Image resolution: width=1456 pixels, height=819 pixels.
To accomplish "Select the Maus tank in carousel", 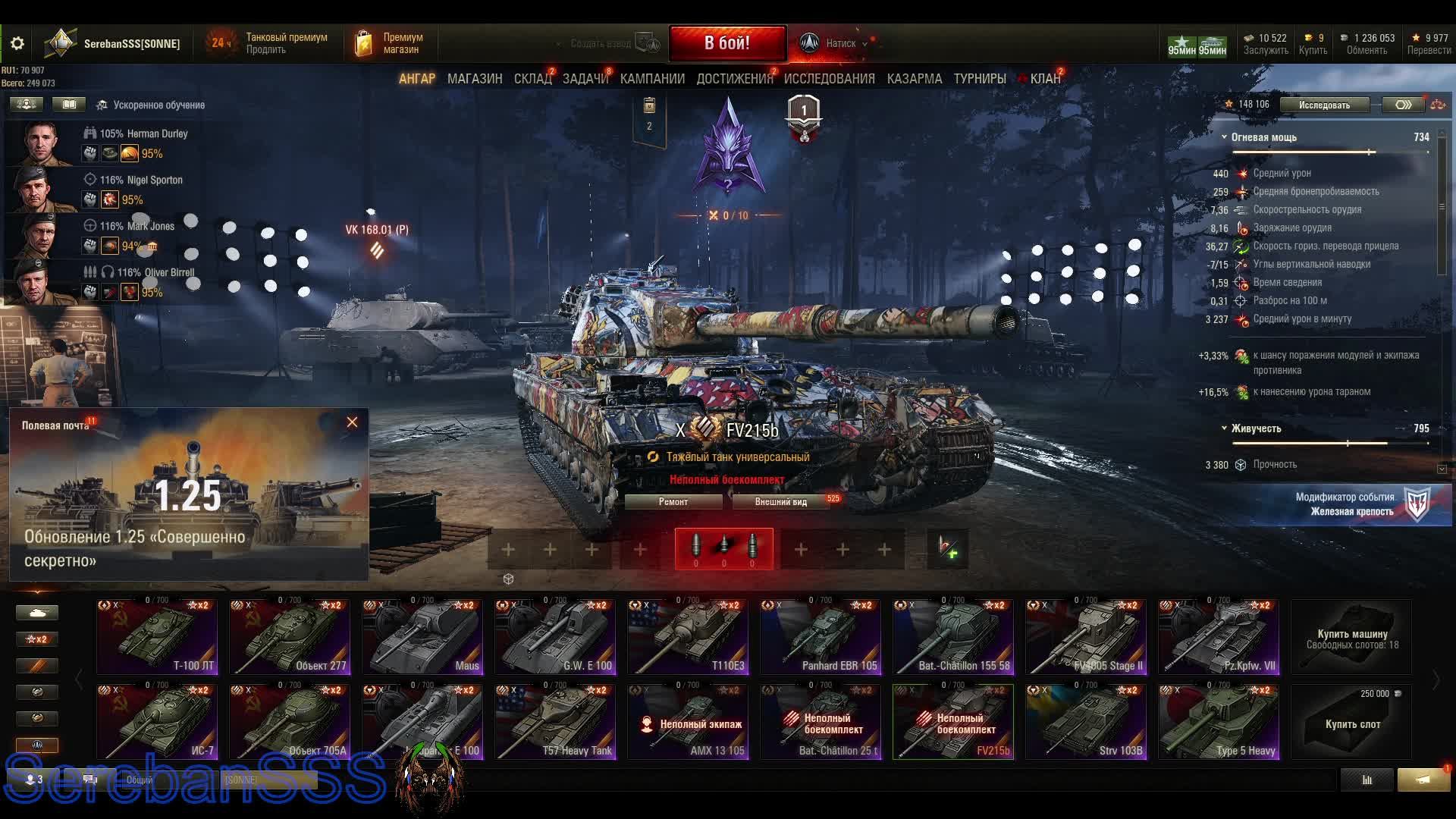I will [422, 637].
